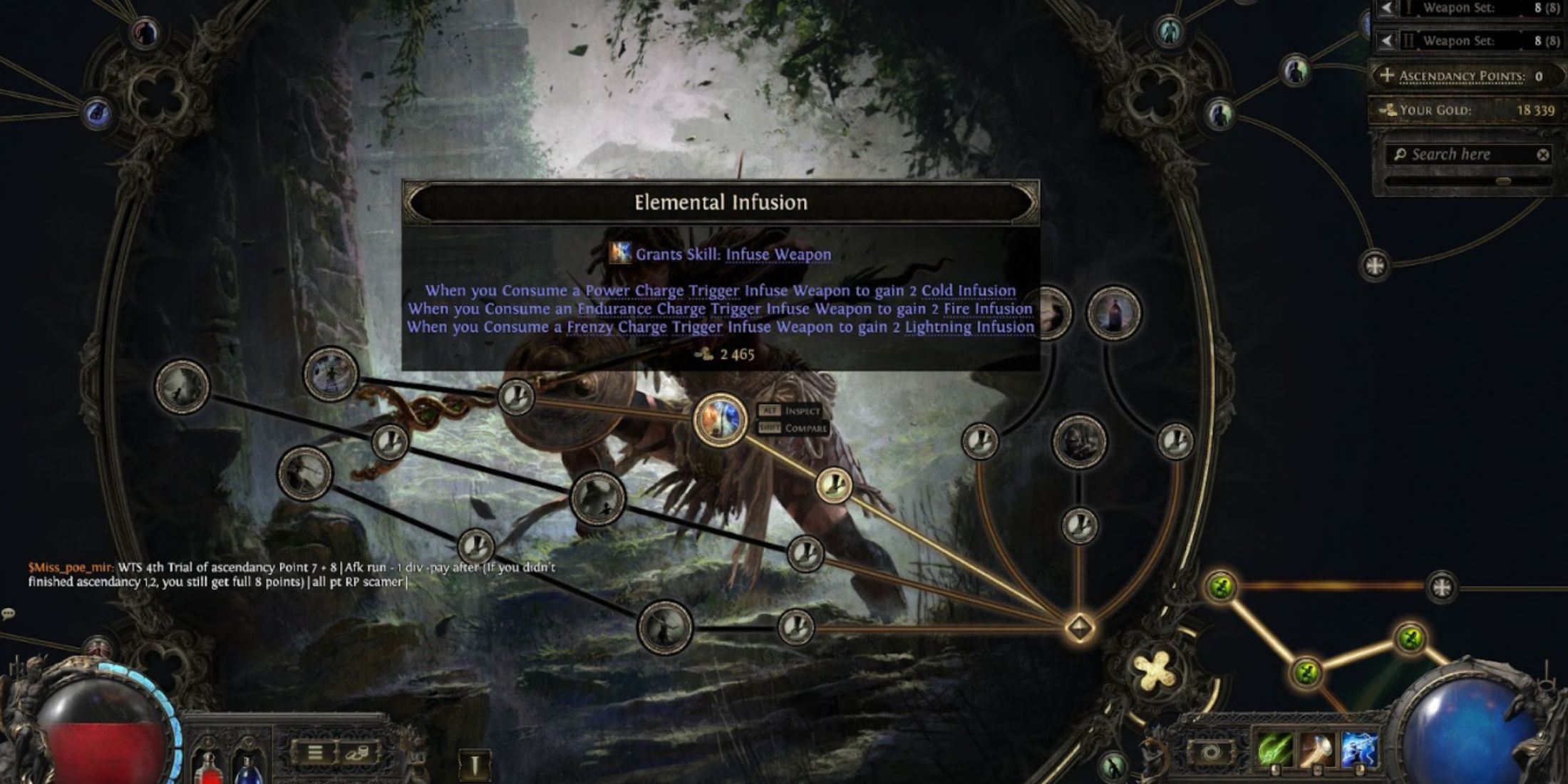
Task: Open the menu with the three-lines button
Action: tap(315, 753)
